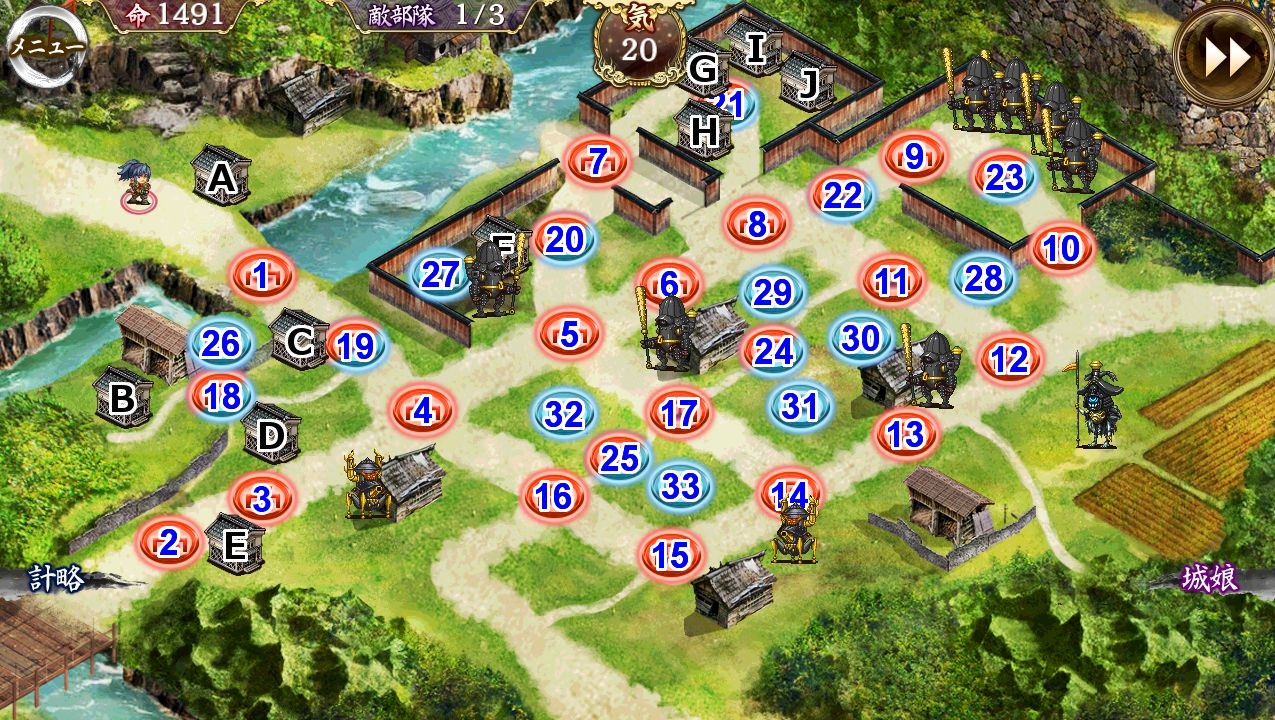Screen dimensions: 1275x720
Task: Open the メニュー menu button
Action: (x=45, y=46)
